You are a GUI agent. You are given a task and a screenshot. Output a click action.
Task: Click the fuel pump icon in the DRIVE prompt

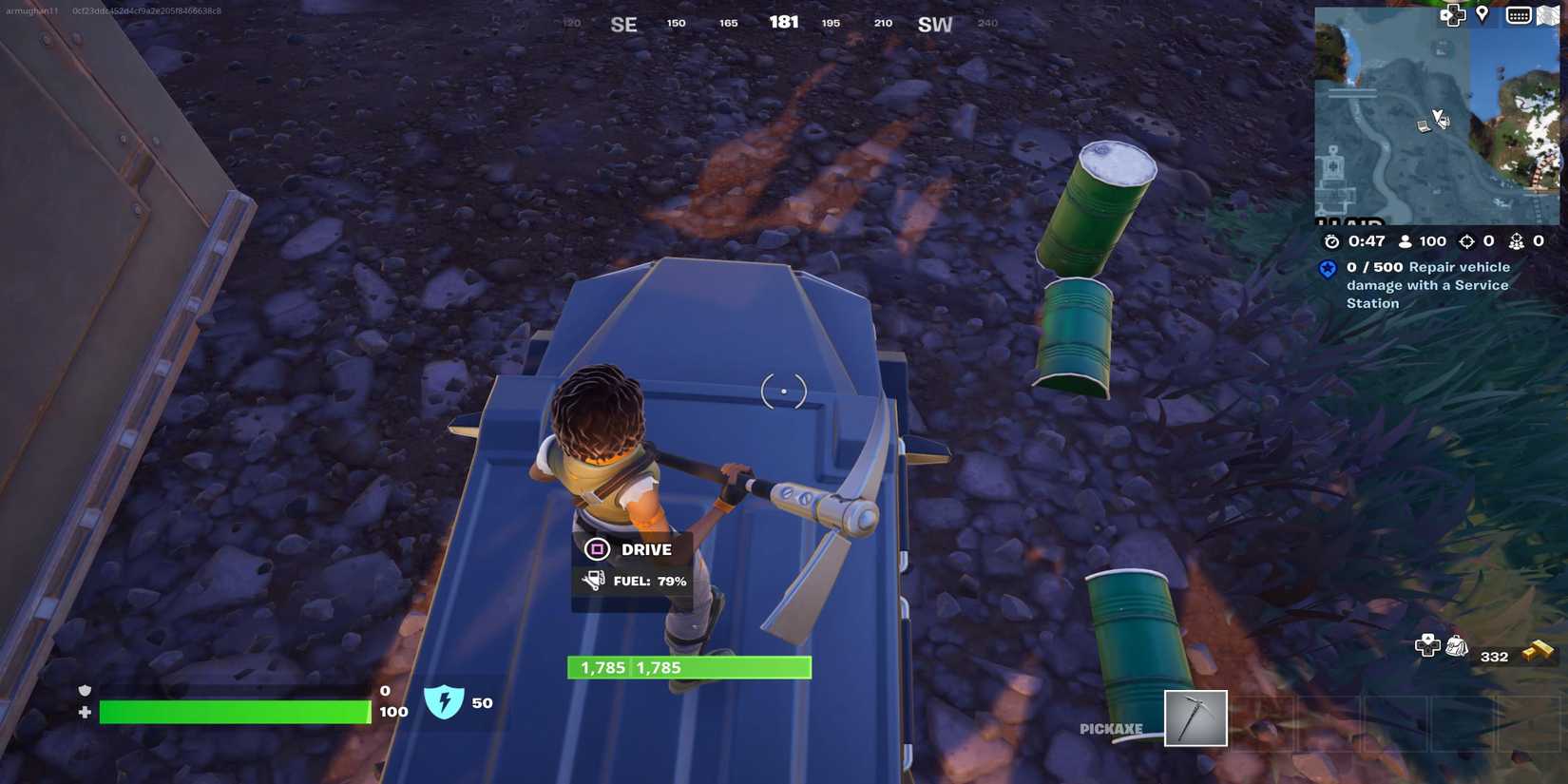[593, 581]
